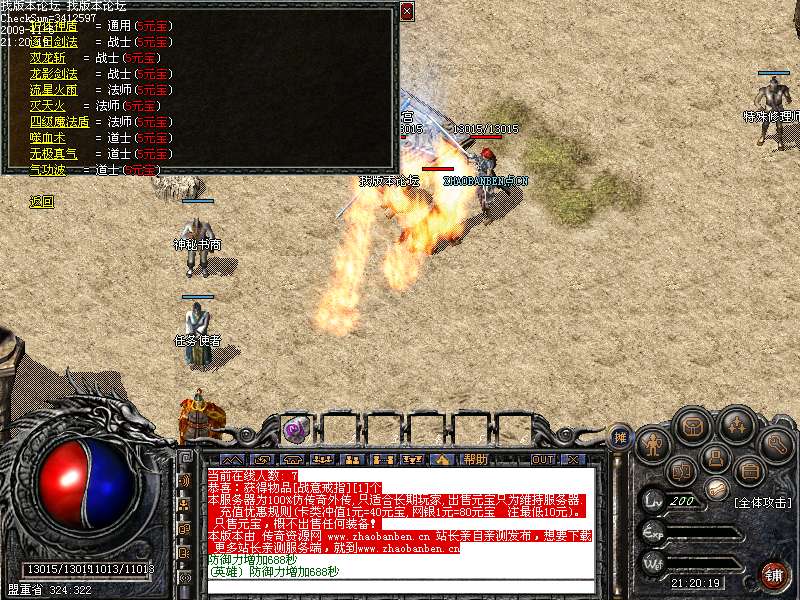The width and height of the screenshot is (800, 600).
Task: Select 流星火雨 mage skill entry
Action: click(54, 90)
